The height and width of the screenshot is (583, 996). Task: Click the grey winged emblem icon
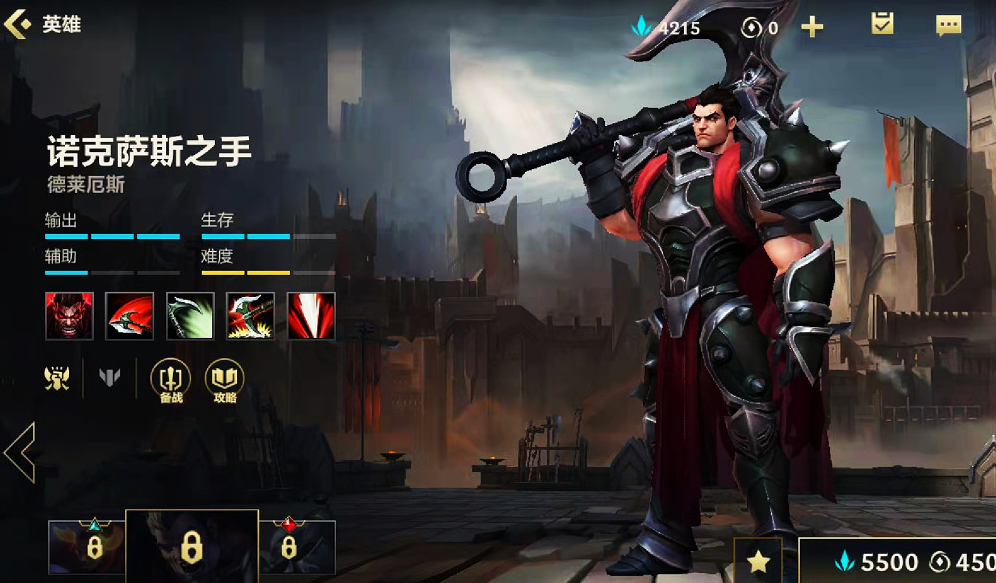(x=109, y=377)
